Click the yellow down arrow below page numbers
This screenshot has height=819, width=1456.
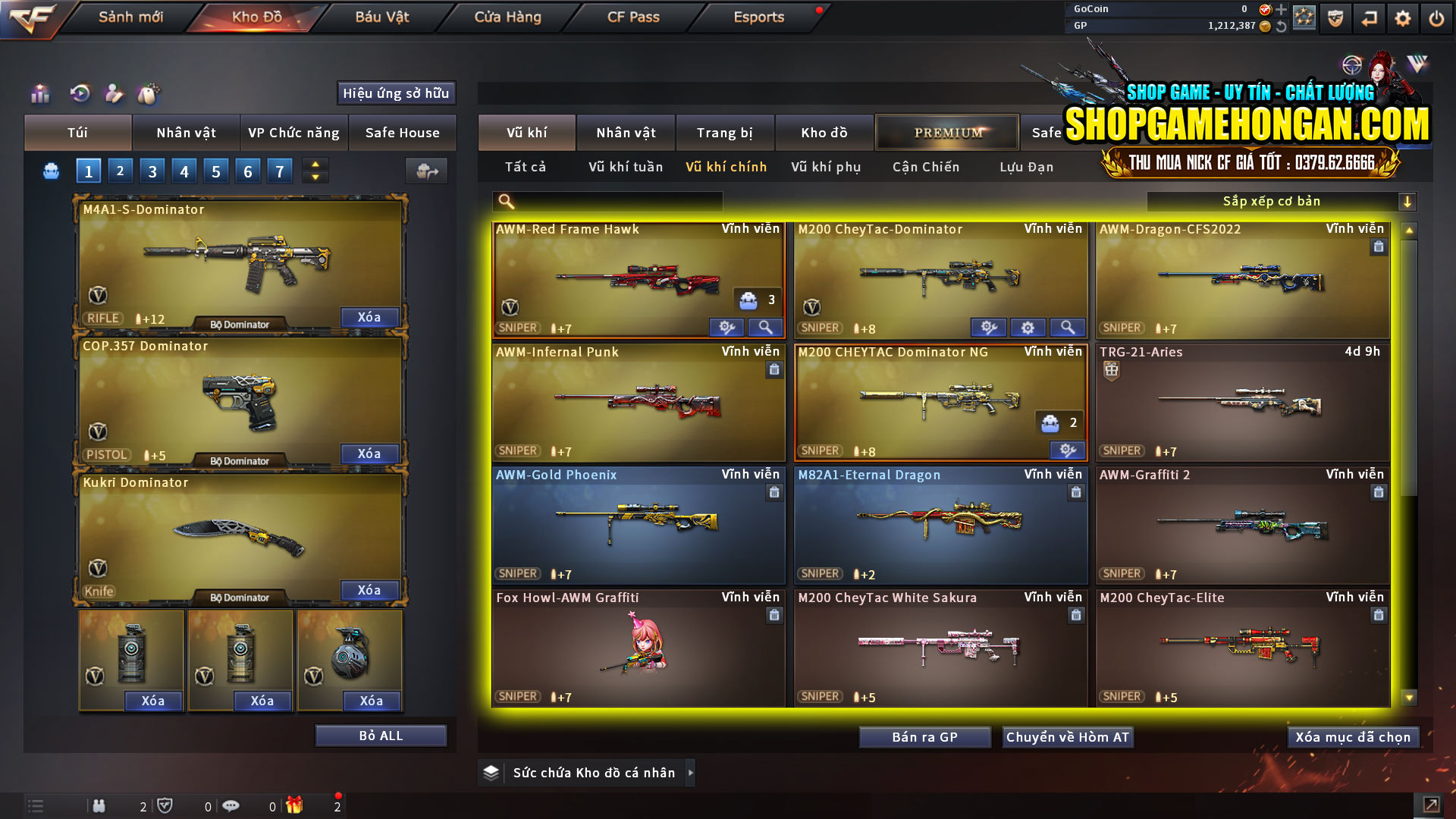click(315, 177)
